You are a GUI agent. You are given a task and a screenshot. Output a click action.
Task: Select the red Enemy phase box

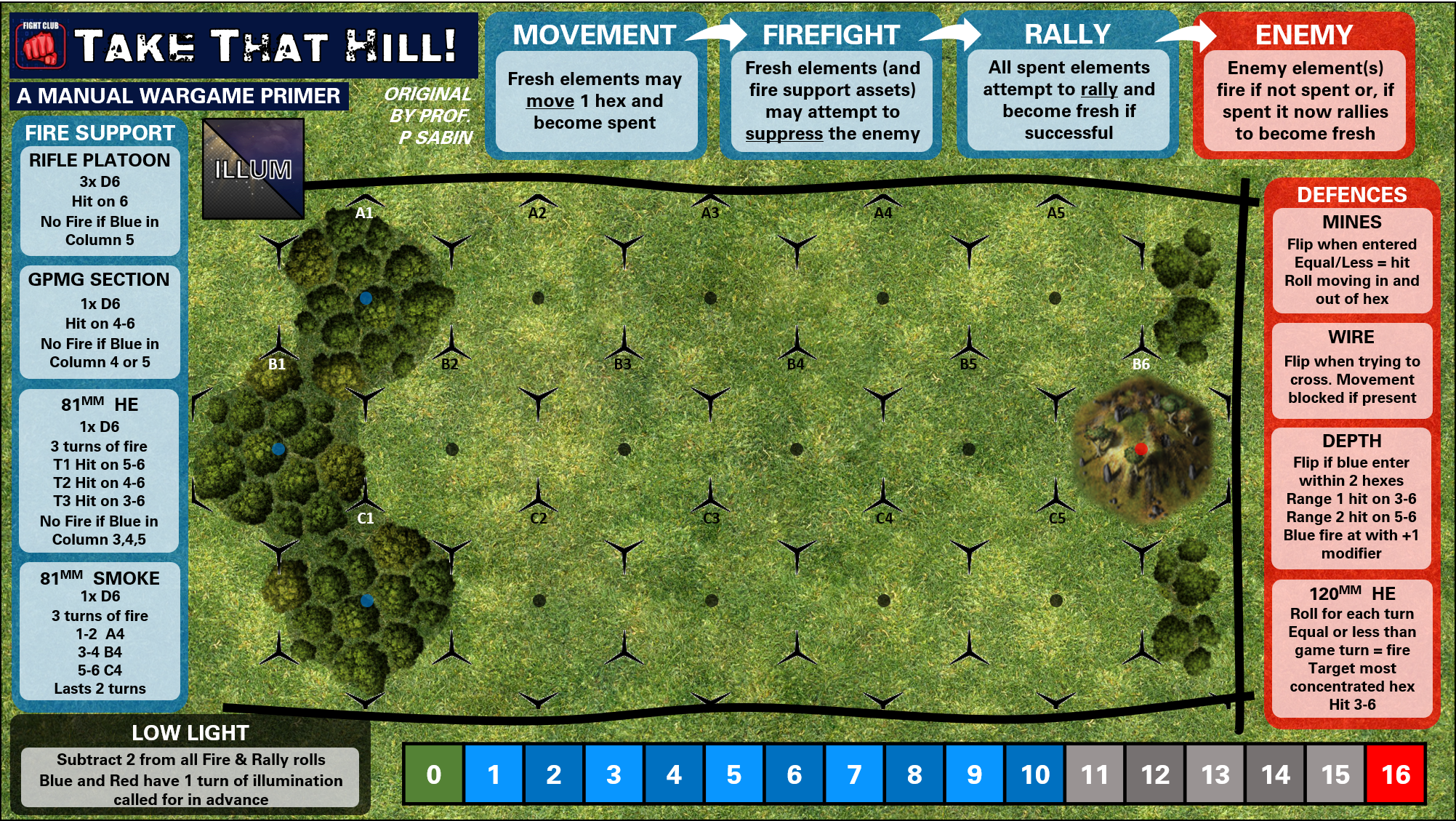point(1305,100)
